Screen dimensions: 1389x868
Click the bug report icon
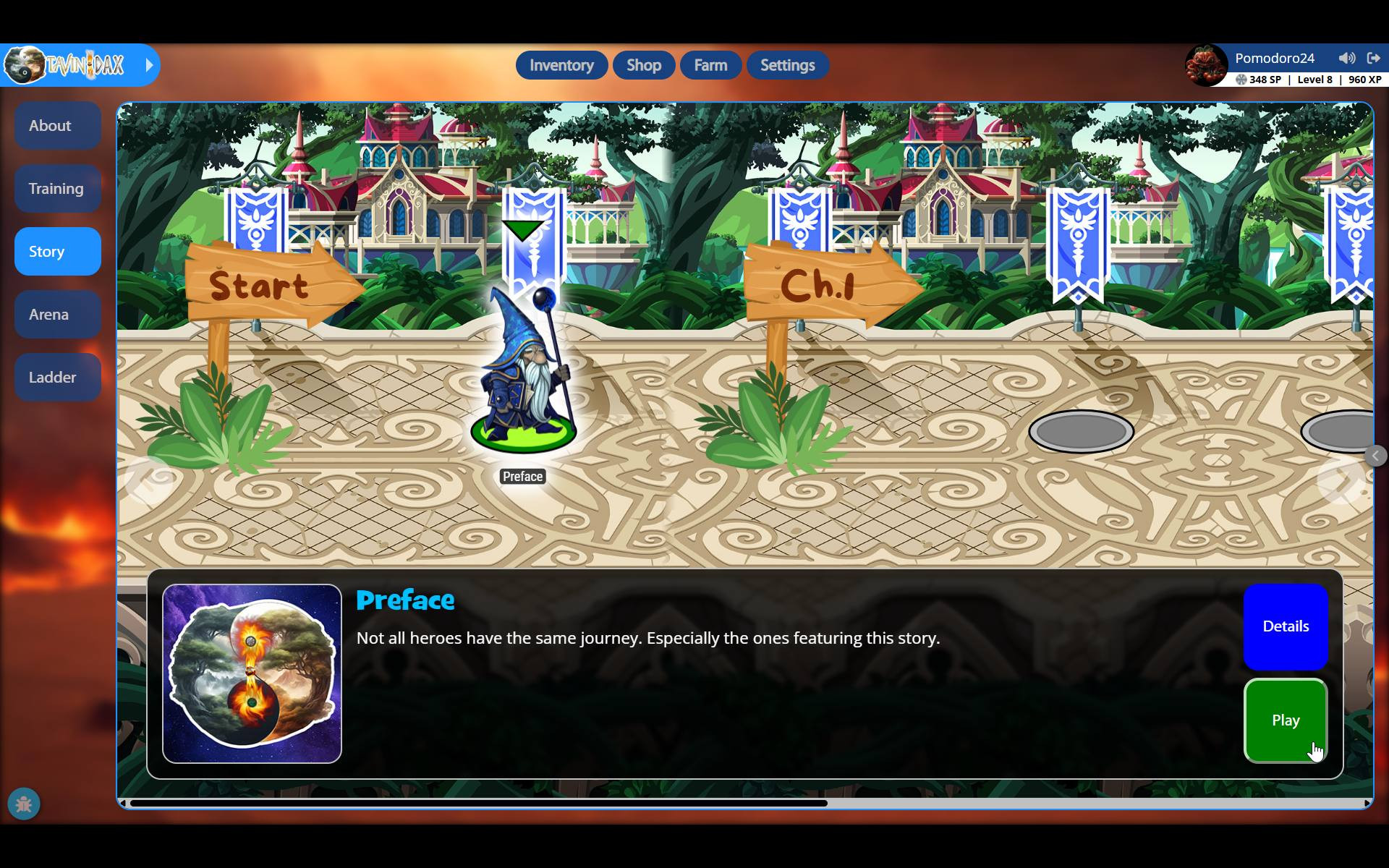24,804
